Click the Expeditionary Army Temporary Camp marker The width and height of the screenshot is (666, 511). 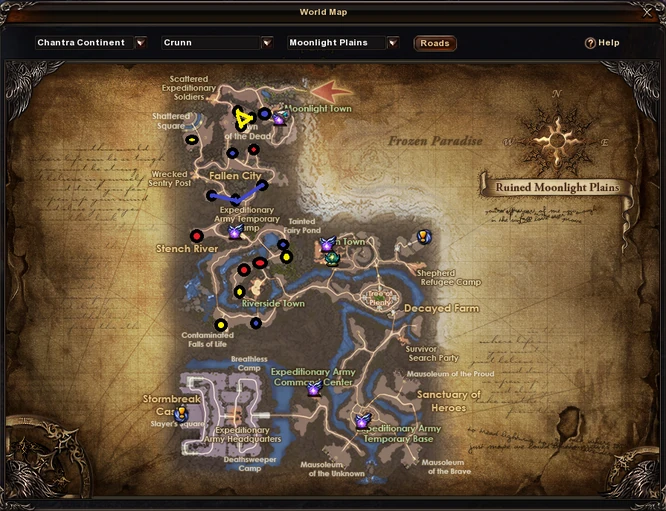coord(235,232)
